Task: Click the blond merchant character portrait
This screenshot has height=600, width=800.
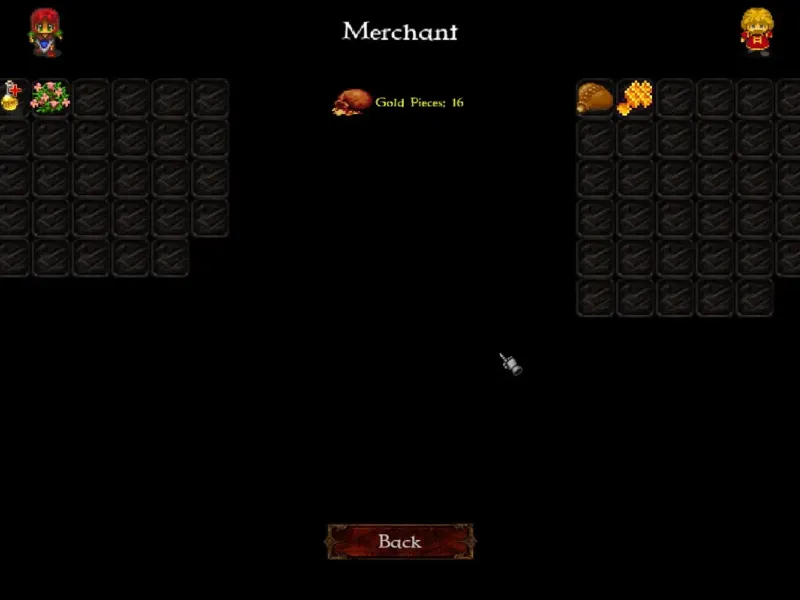Action: click(756, 31)
